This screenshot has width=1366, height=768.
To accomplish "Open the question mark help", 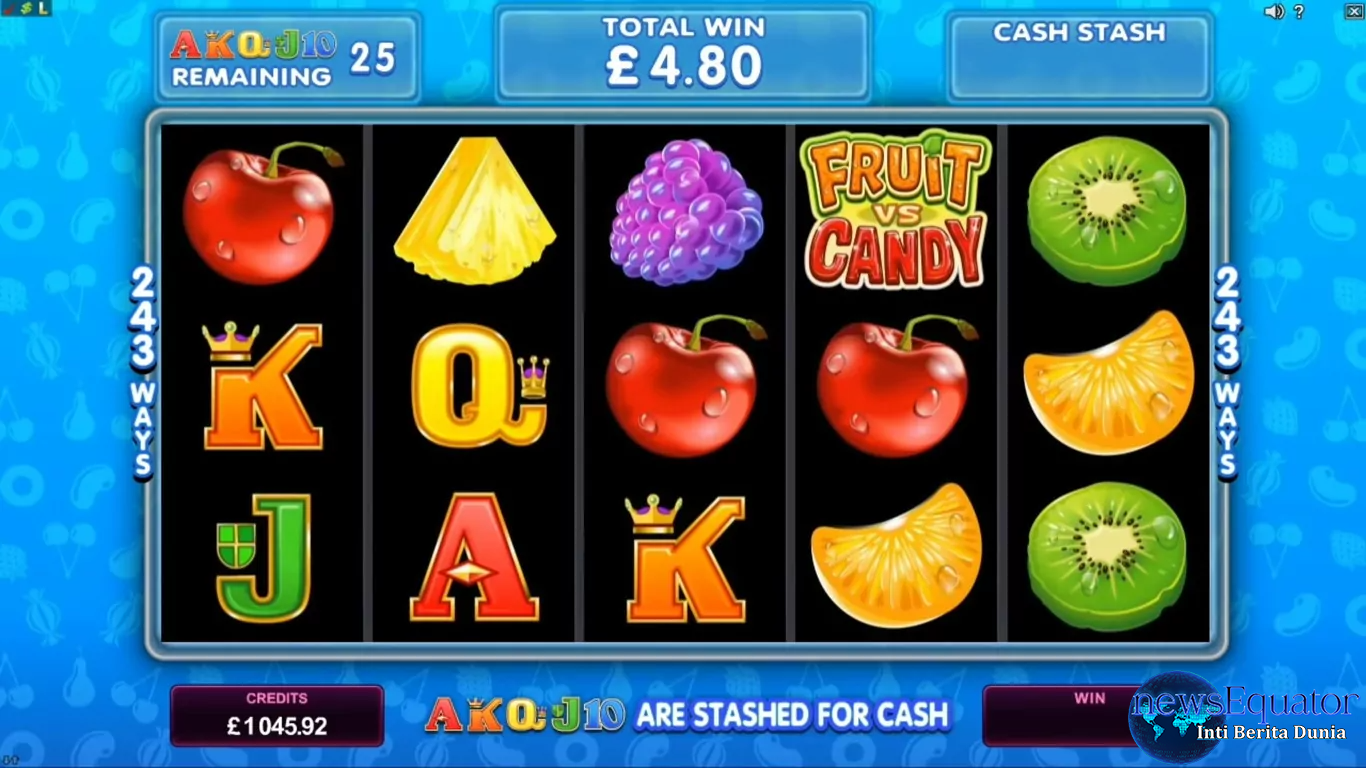I will pos(1299,12).
